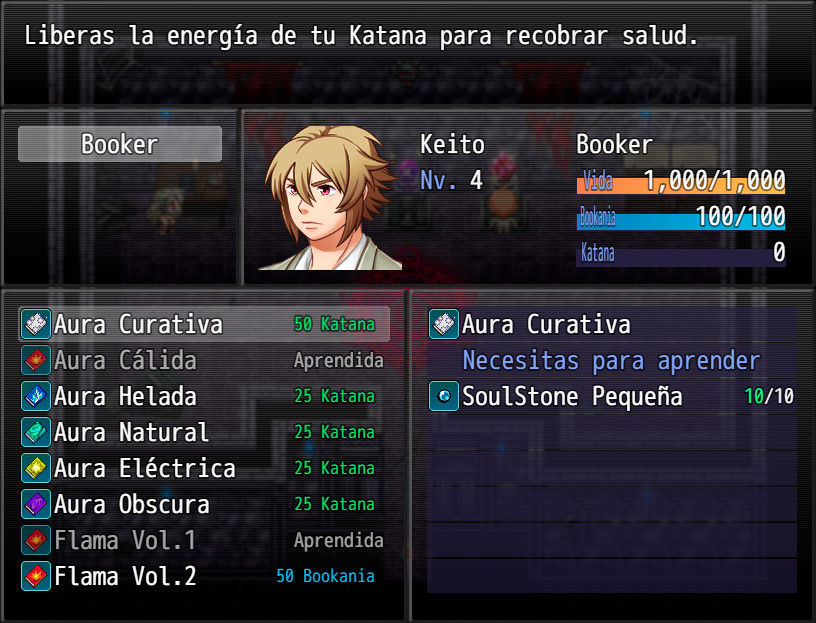Choose Aura Curativa in the skill list
This screenshot has width=816, height=623.
(203, 324)
